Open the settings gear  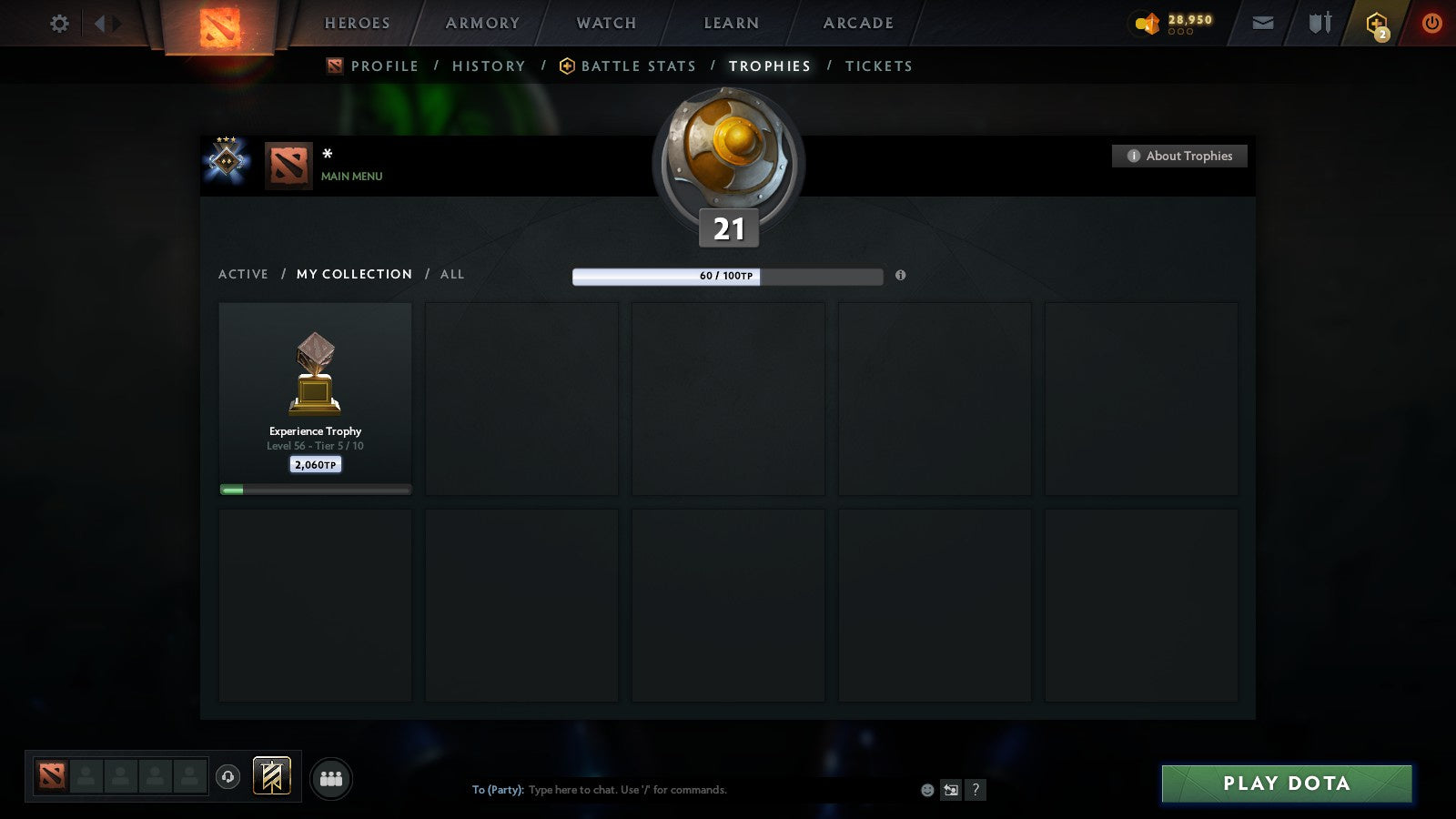click(58, 24)
